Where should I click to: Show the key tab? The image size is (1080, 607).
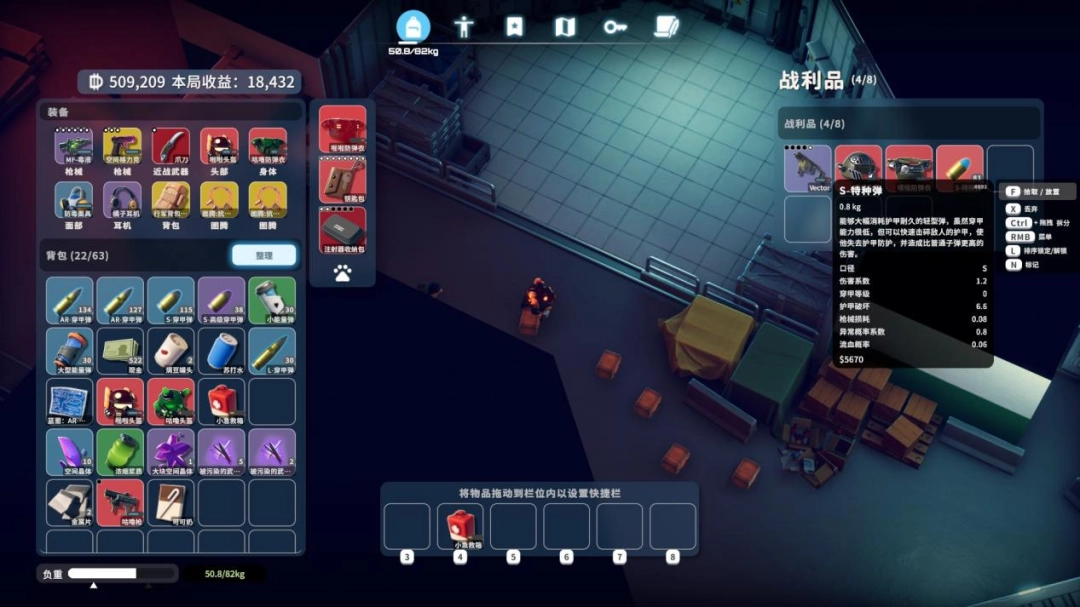click(x=615, y=27)
